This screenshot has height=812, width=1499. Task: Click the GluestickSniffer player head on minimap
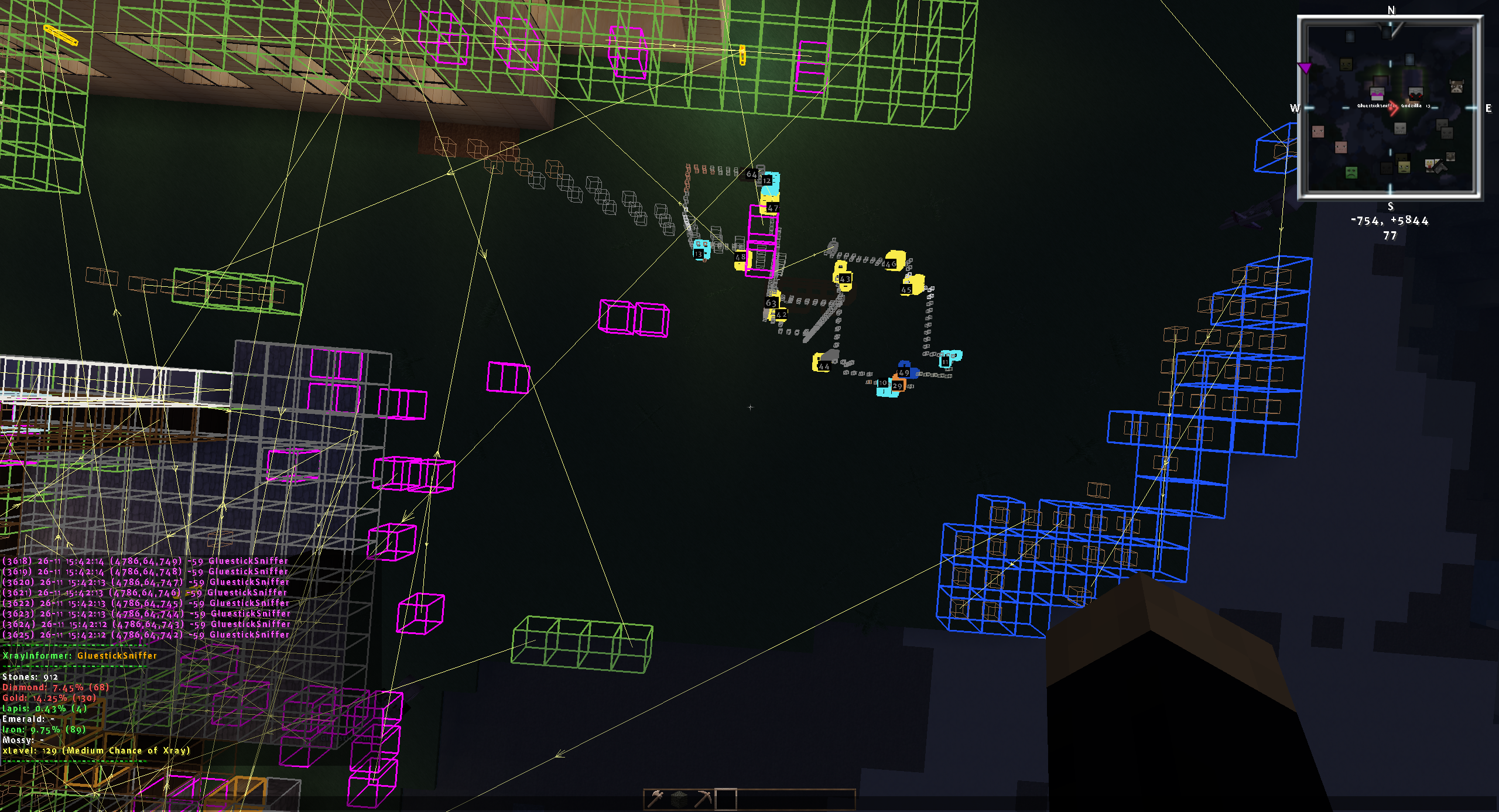[x=1377, y=94]
